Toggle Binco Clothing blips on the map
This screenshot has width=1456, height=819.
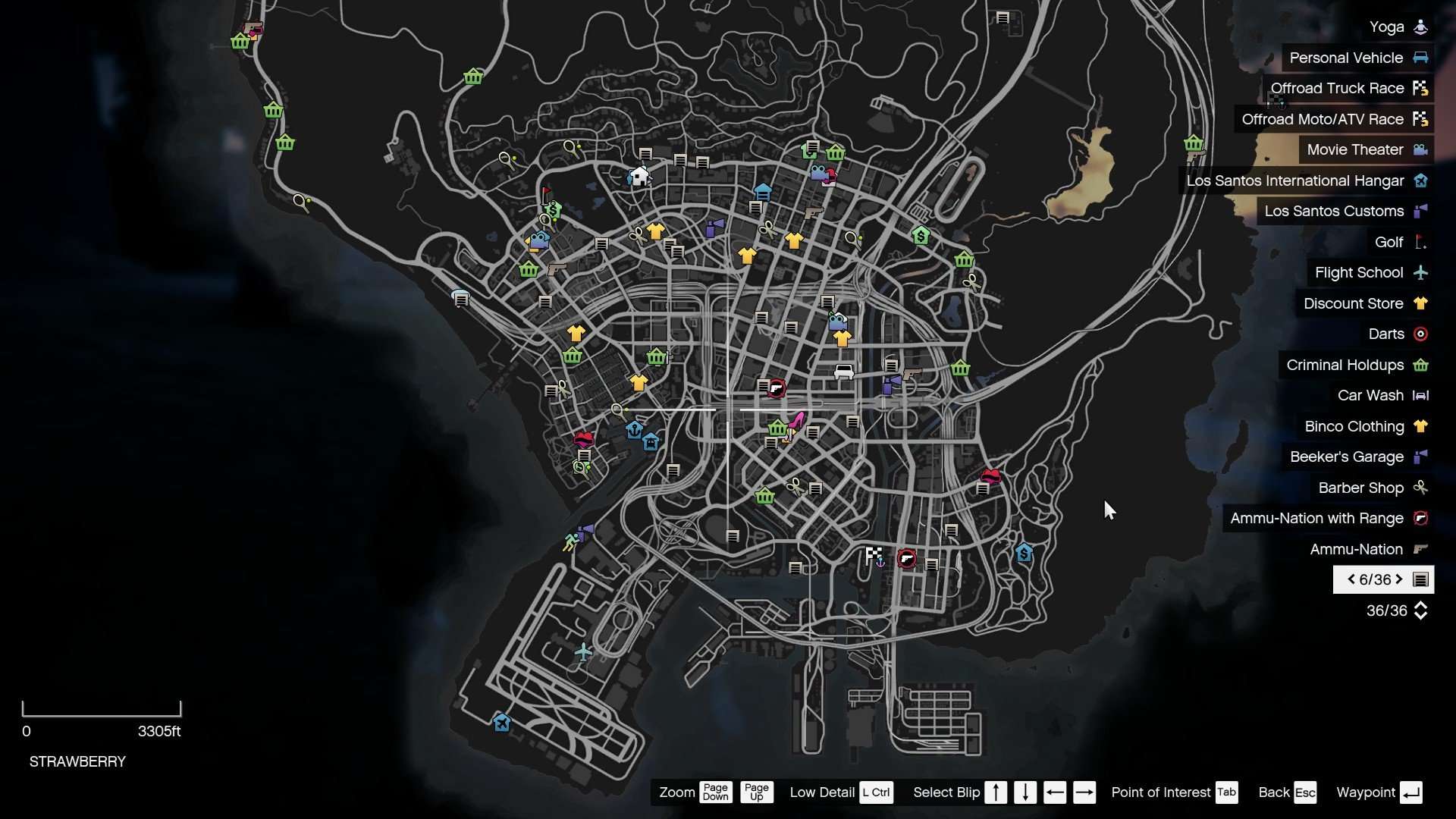(1421, 426)
